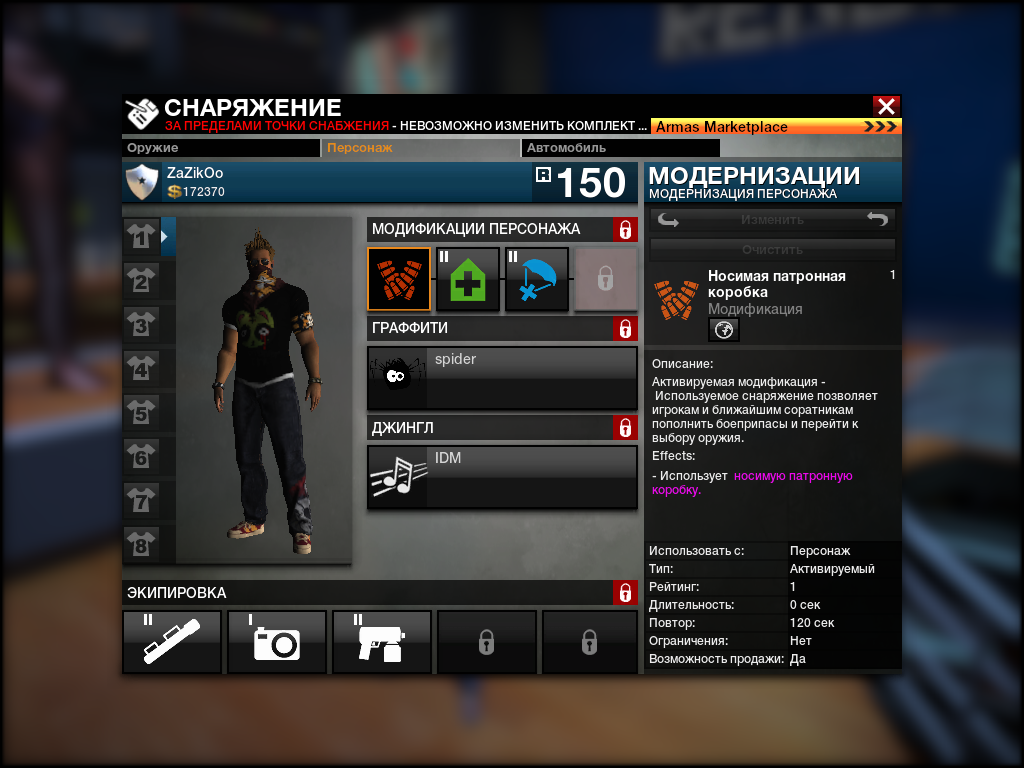Open the IDM jingle slot
Viewport: 1024px width, 768px height.
coord(502,477)
